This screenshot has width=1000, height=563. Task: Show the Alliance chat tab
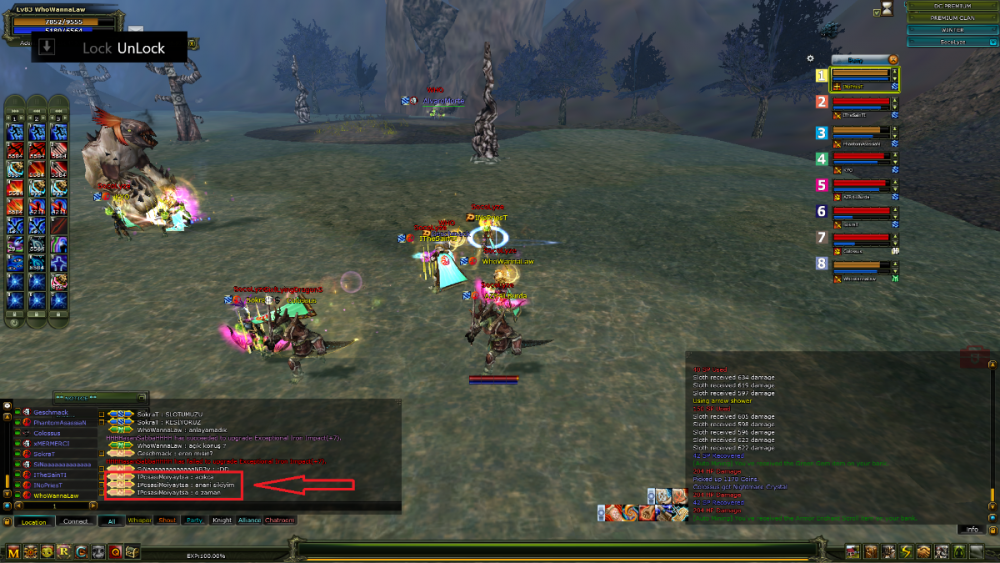pos(250,521)
